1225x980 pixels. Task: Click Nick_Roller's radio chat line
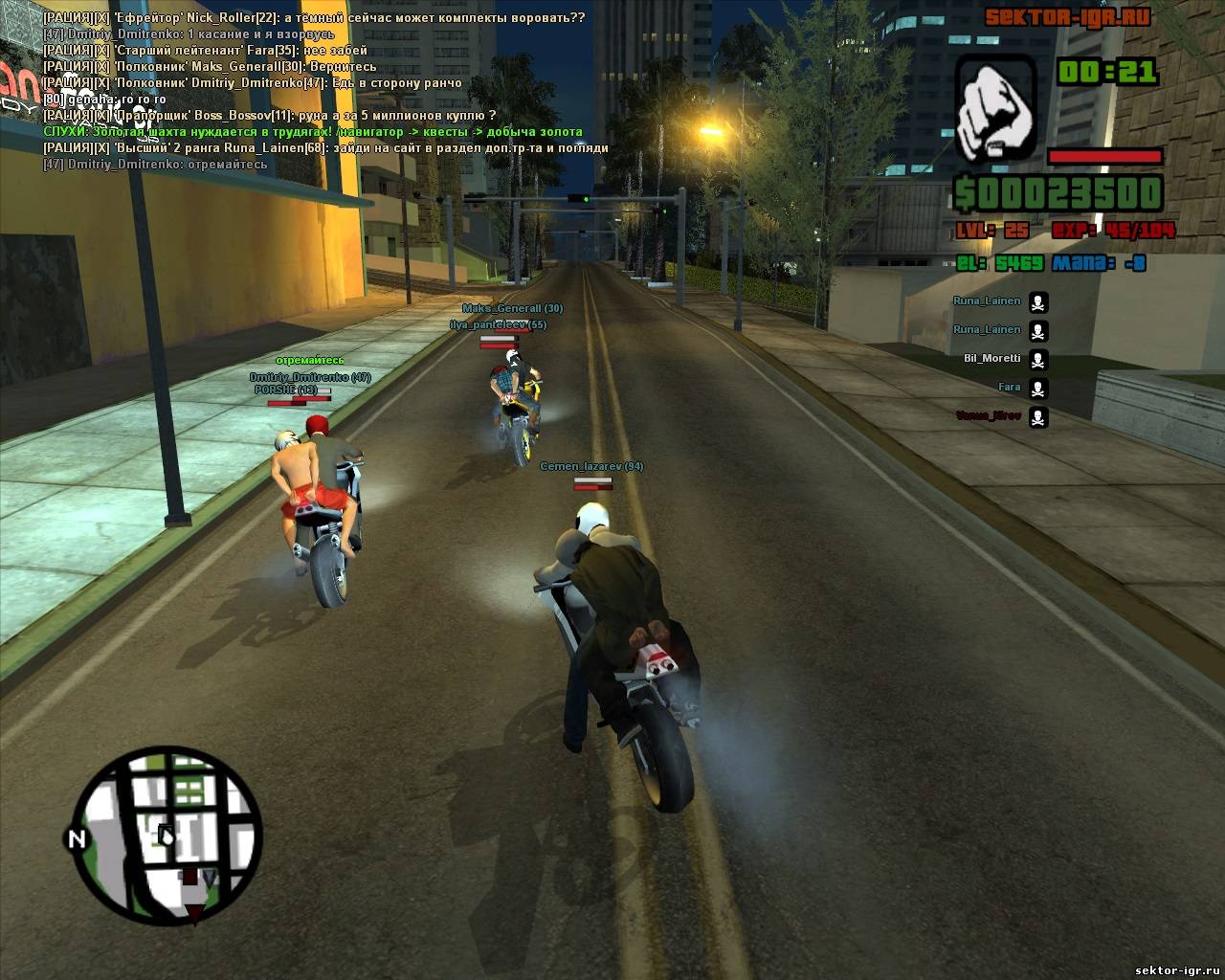pyautogui.click(x=314, y=18)
